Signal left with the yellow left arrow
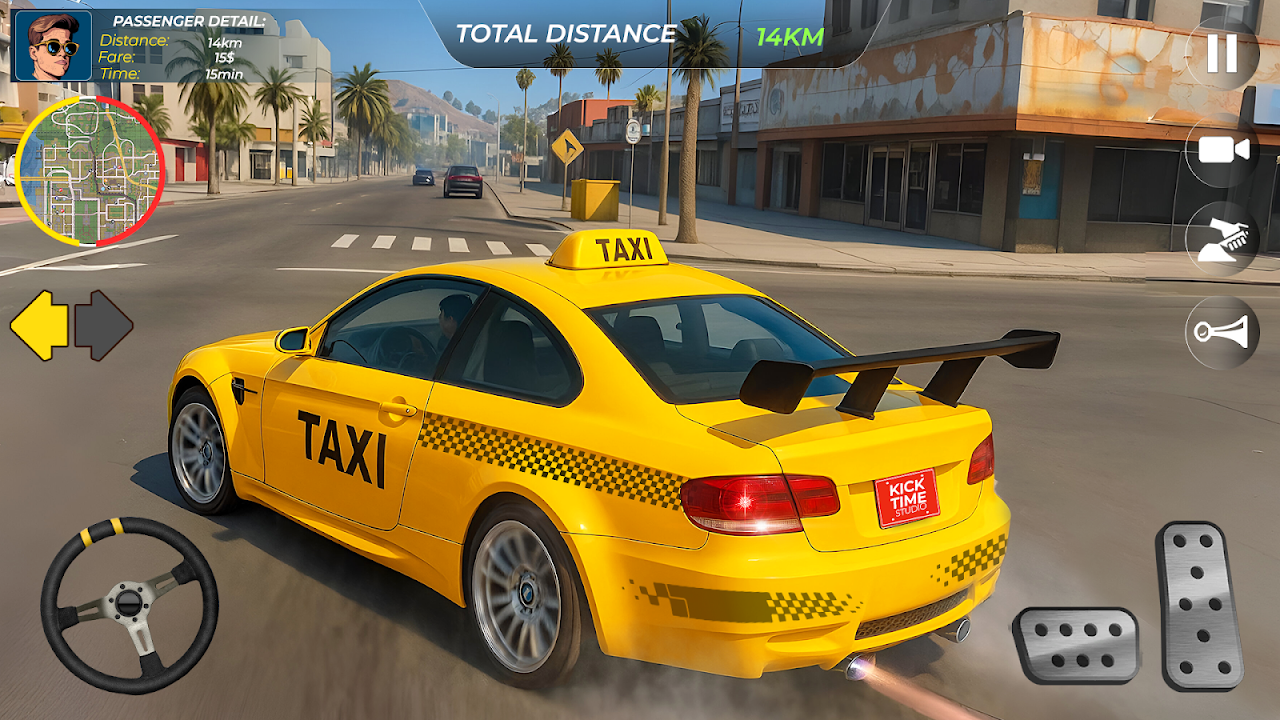This screenshot has width=1280, height=720. coord(39,325)
